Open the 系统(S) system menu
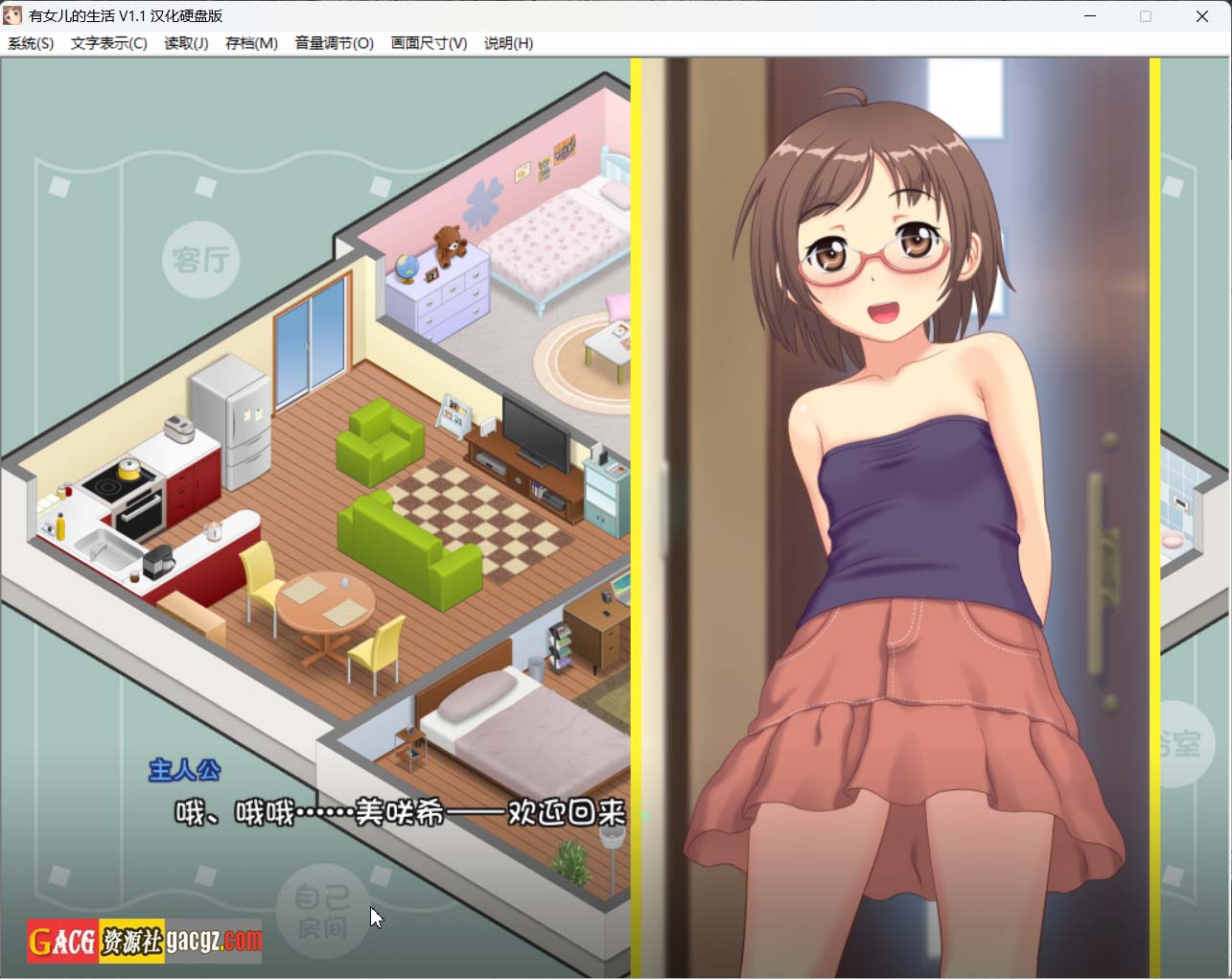Screen dimensions: 1232x979 coord(31,43)
